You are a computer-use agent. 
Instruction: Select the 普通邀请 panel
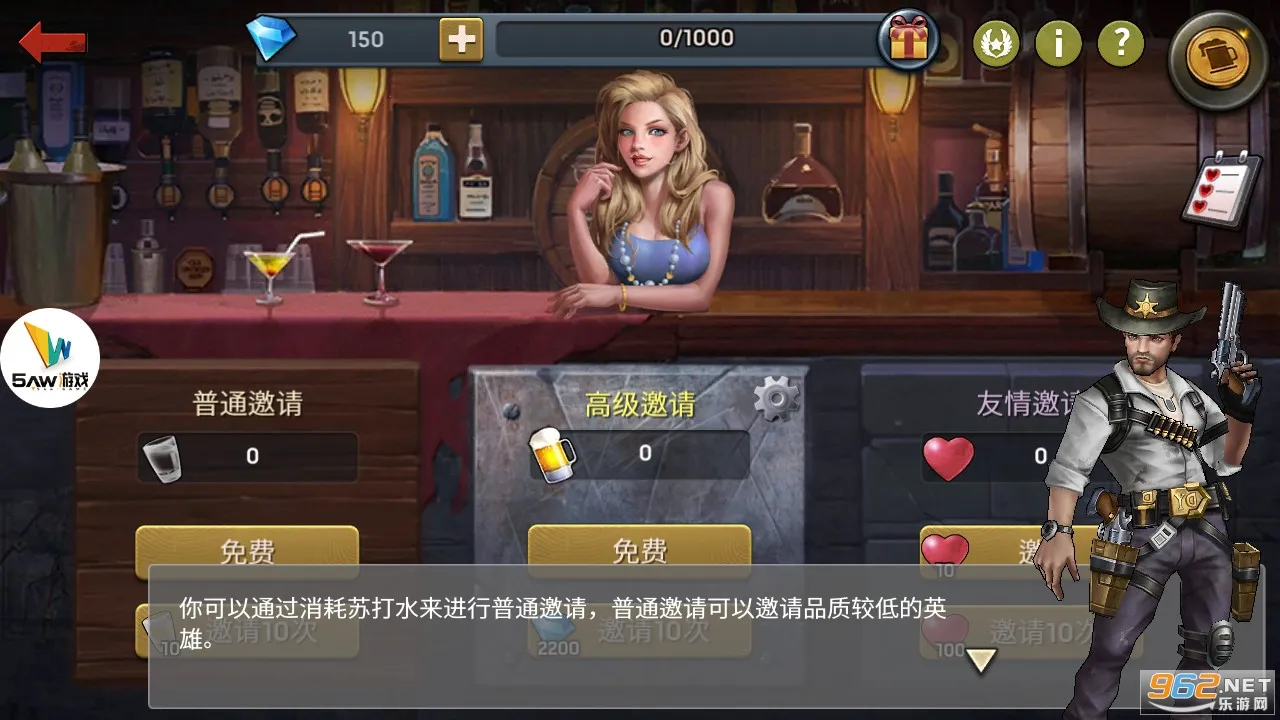click(x=247, y=402)
